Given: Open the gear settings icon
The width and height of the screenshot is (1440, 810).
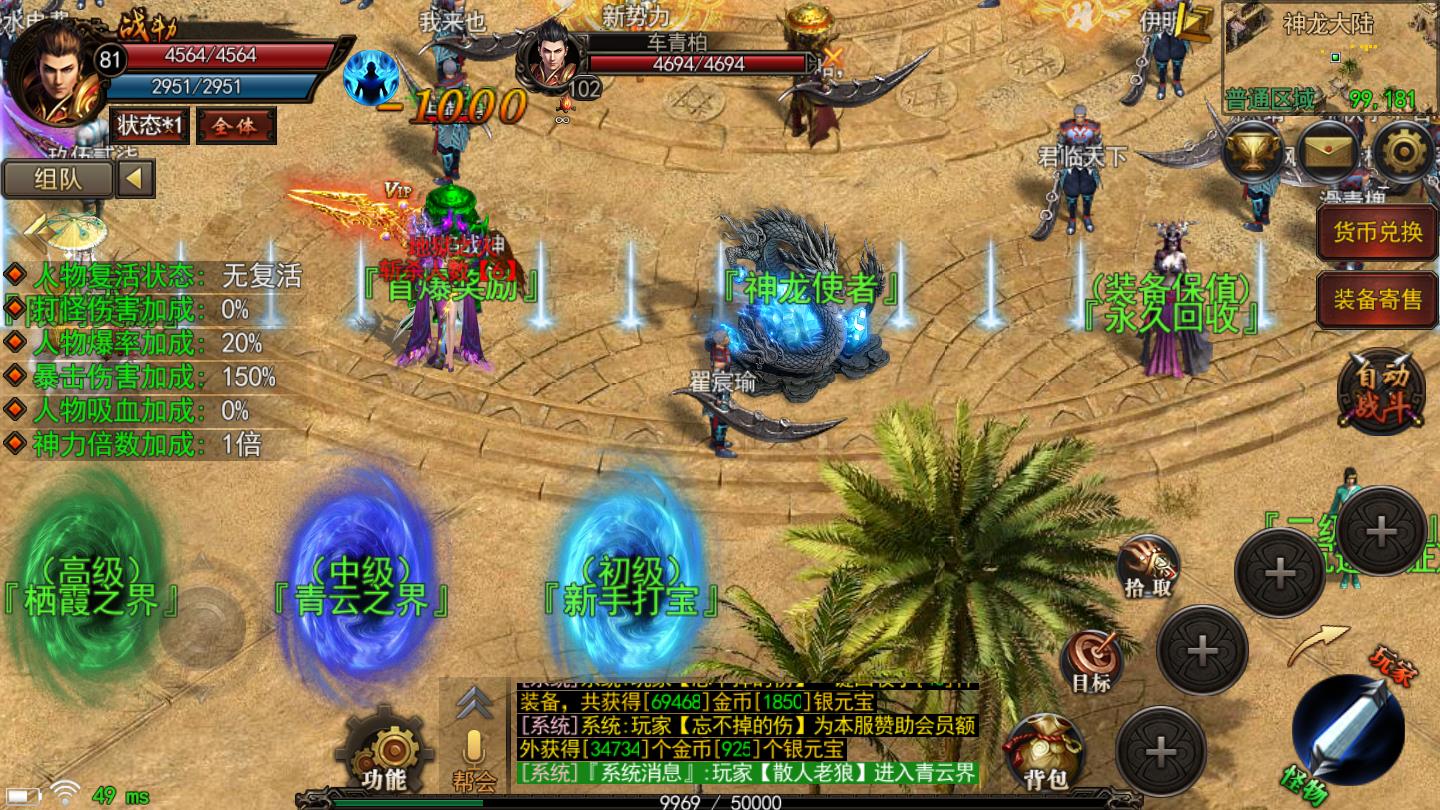Looking at the screenshot, I should pyautogui.click(x=1402, y=152).
